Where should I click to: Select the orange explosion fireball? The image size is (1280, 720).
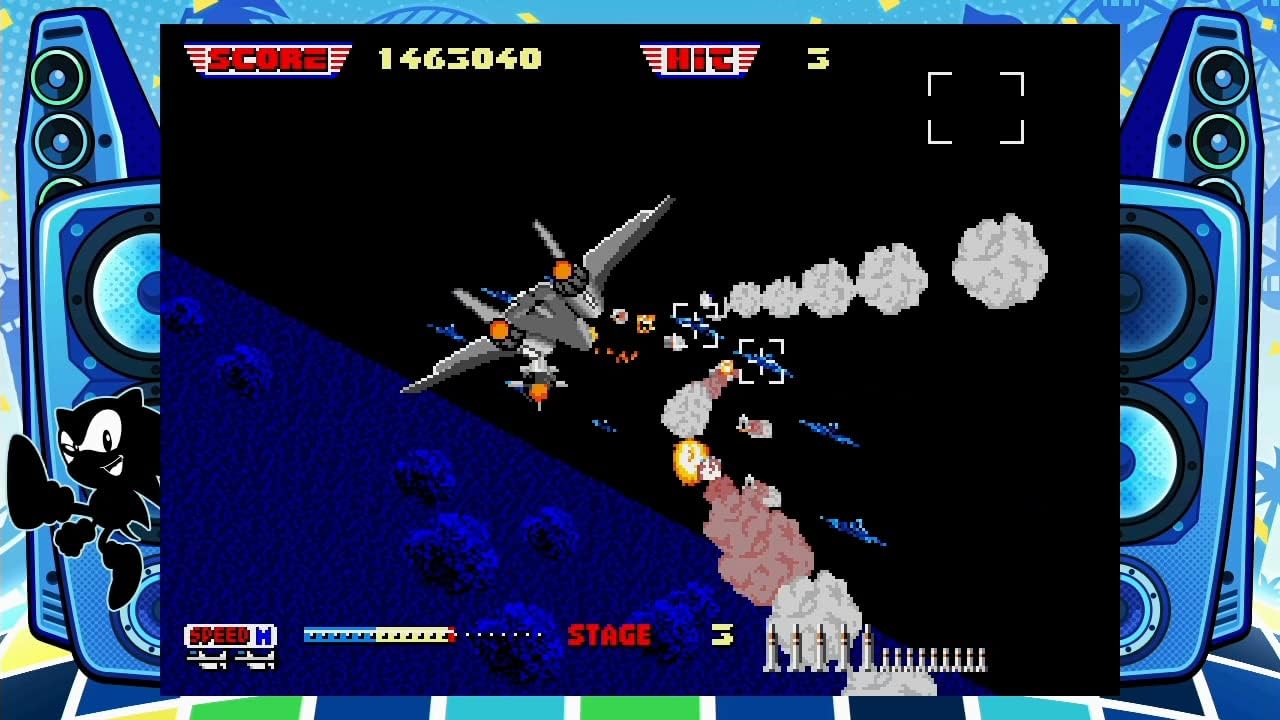point(690,460)
